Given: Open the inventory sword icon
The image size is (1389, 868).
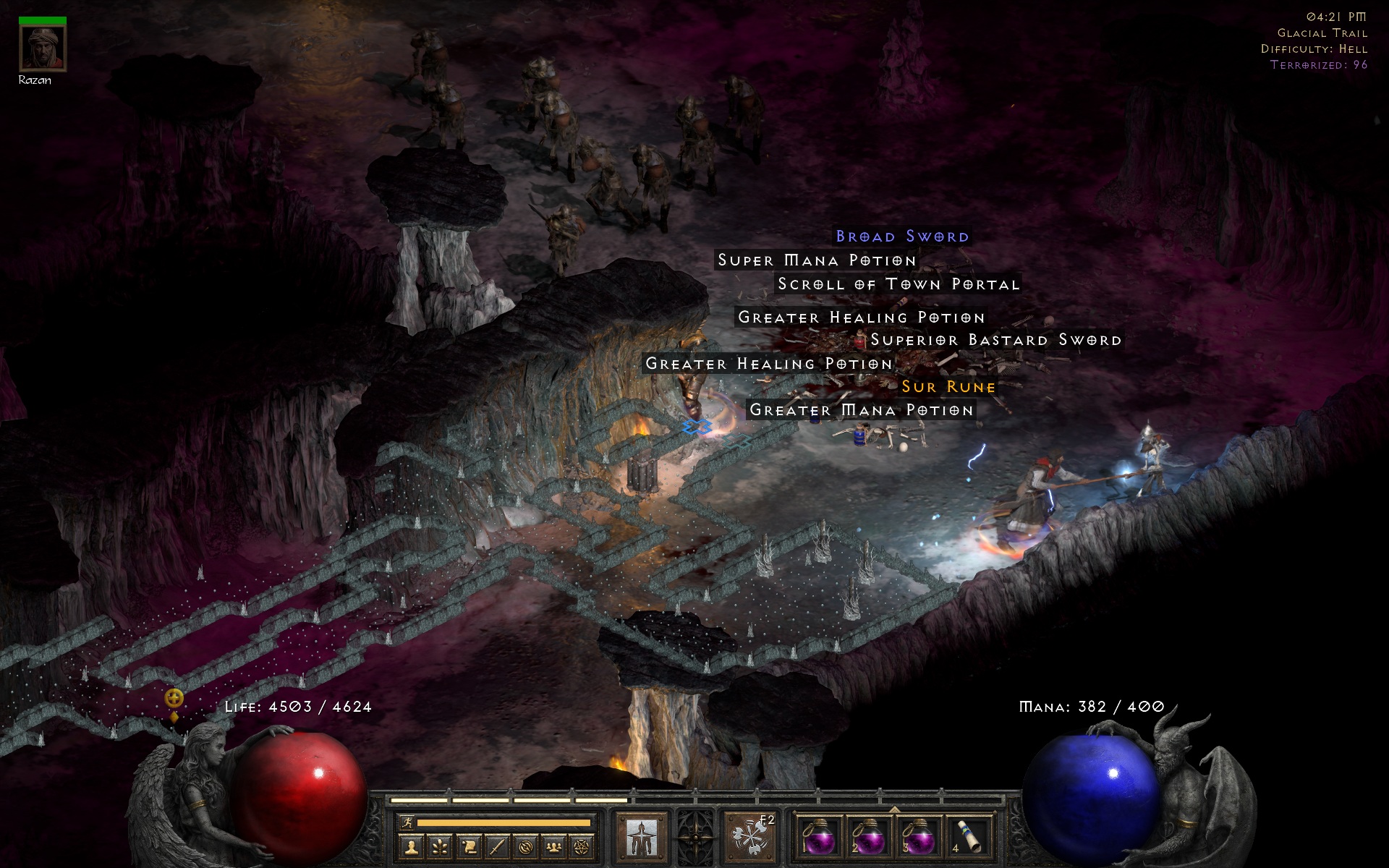Looking at the screenshot, I should click(497, 846).
